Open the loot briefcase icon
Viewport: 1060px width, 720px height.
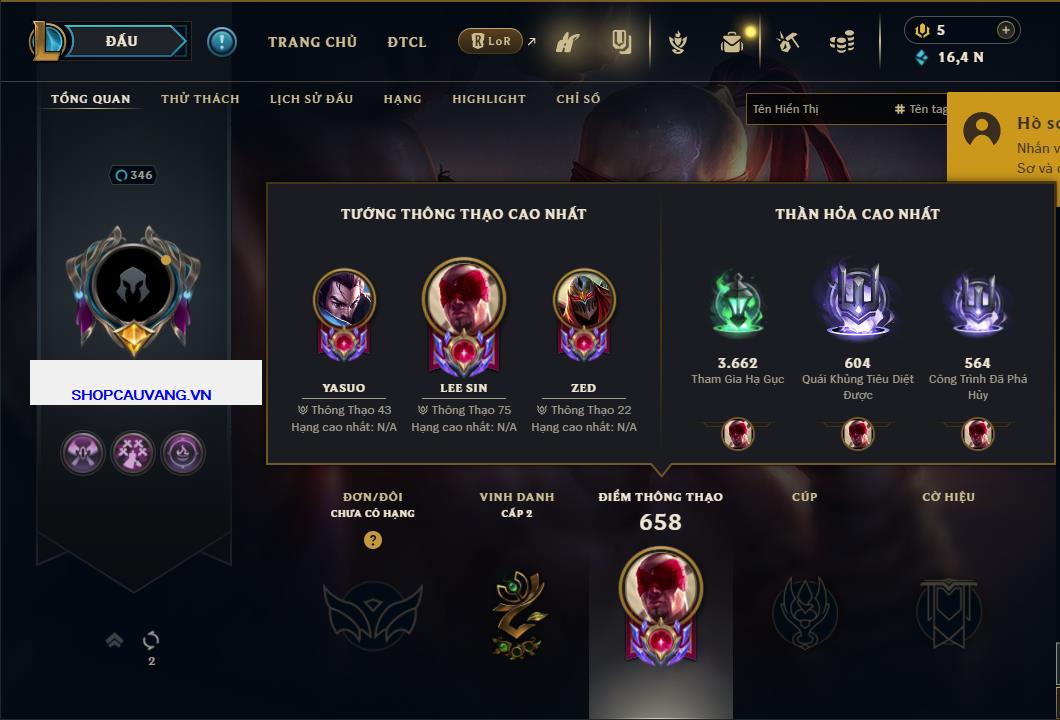tap(733, 42)
